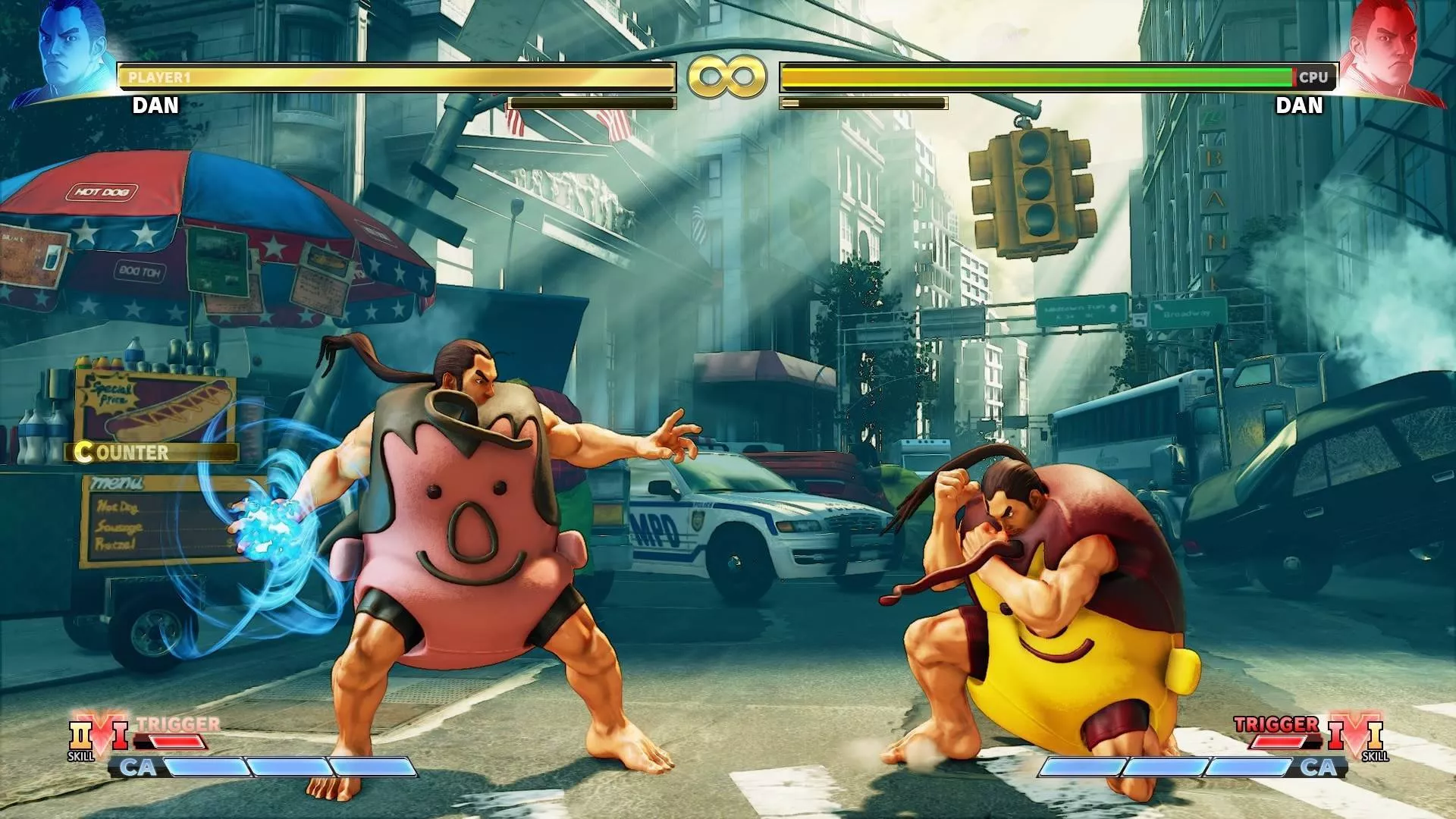Viewport: 1456px width, 819px height.
Task: Click the CPU's V-Skill II icon
Action: pos(1376,733)
